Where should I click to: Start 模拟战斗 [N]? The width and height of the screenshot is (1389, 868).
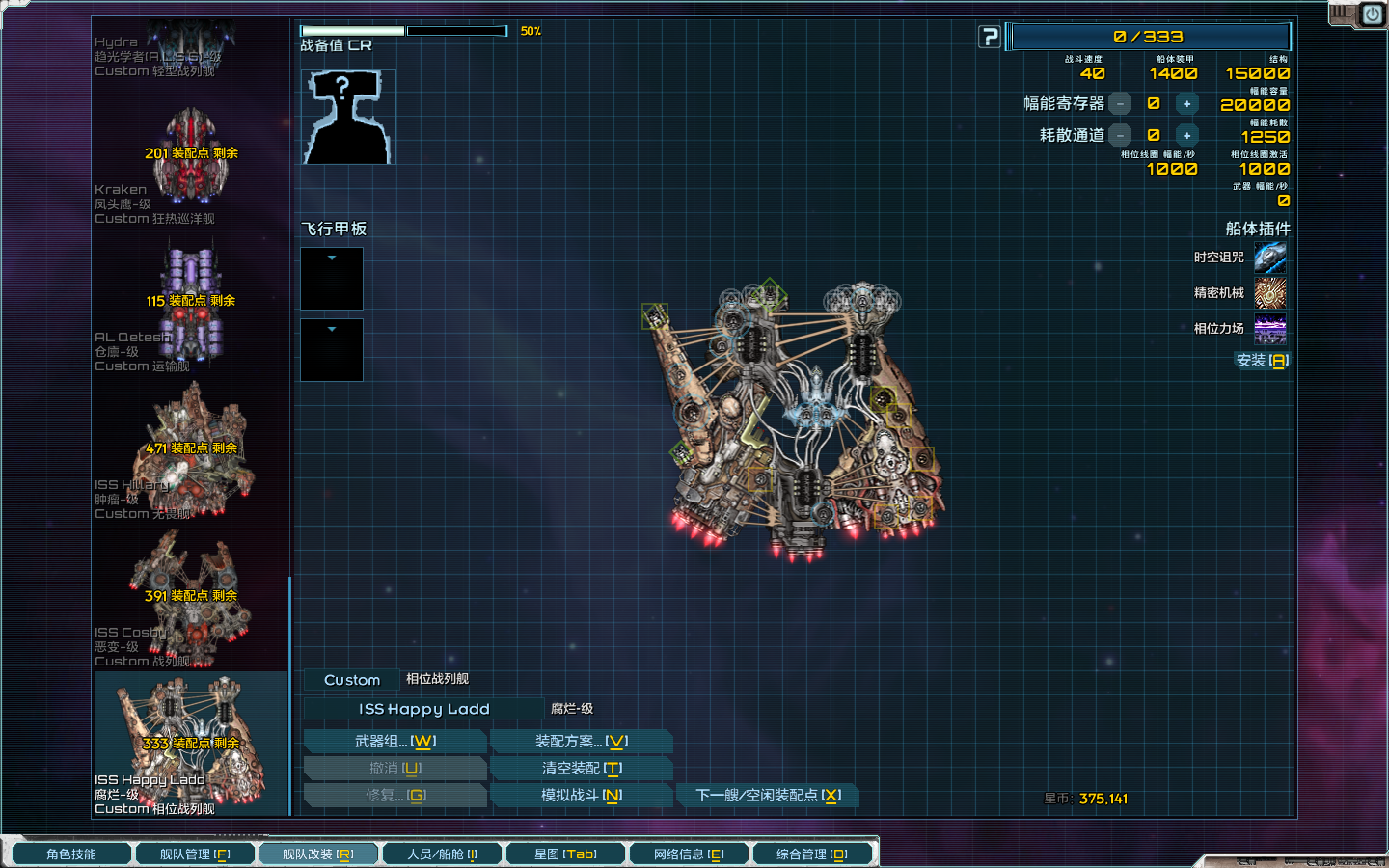point(582,795)
